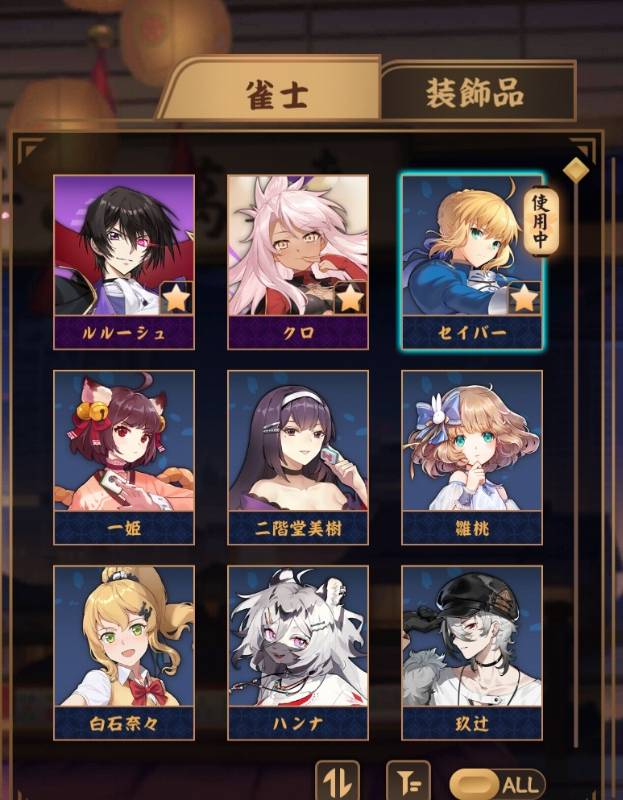Open the 装飾品 tab
623x800 pixels.
click(x=474, y=93)
